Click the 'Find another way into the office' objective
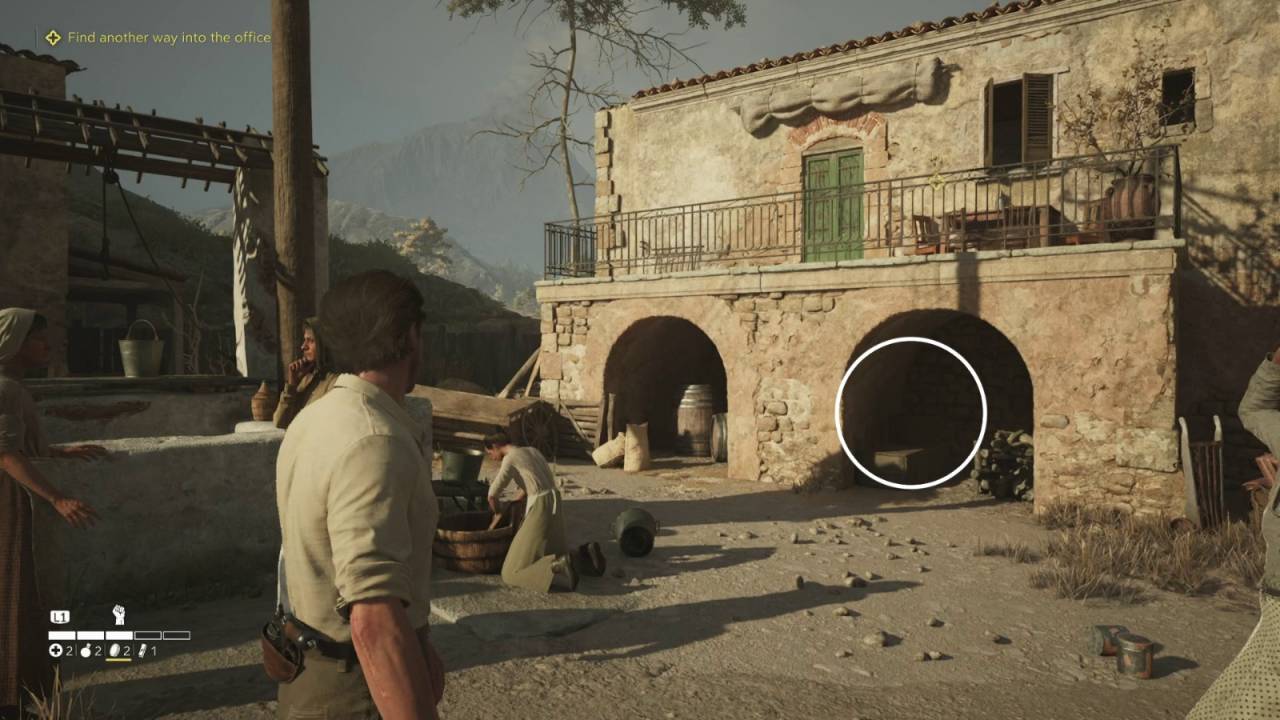1280x720 pixels. pos(168,38)
